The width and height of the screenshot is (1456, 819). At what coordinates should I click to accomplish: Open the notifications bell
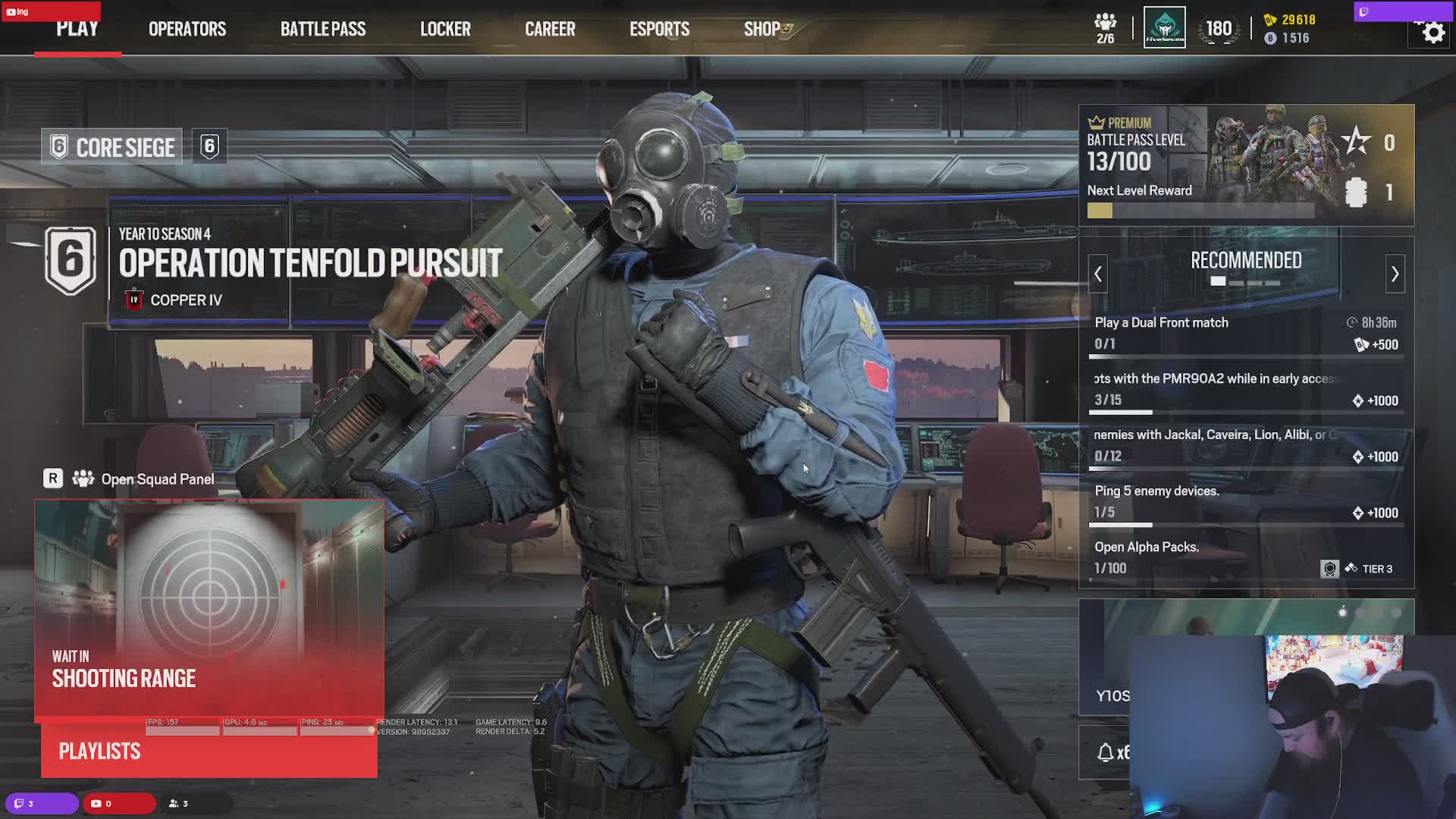[1106, 752]
